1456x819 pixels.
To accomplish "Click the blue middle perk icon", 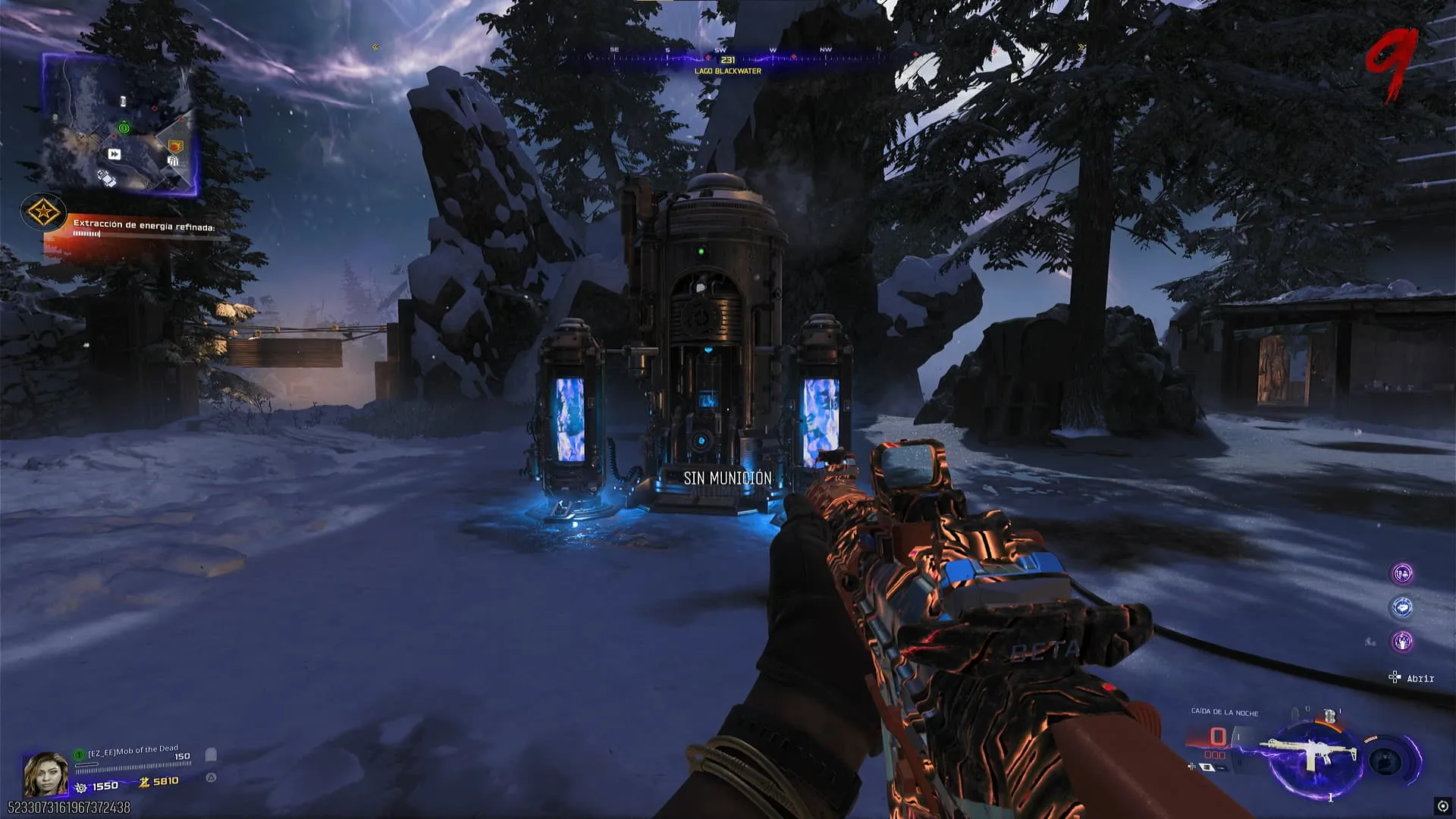I will [x=1402, y=607].
